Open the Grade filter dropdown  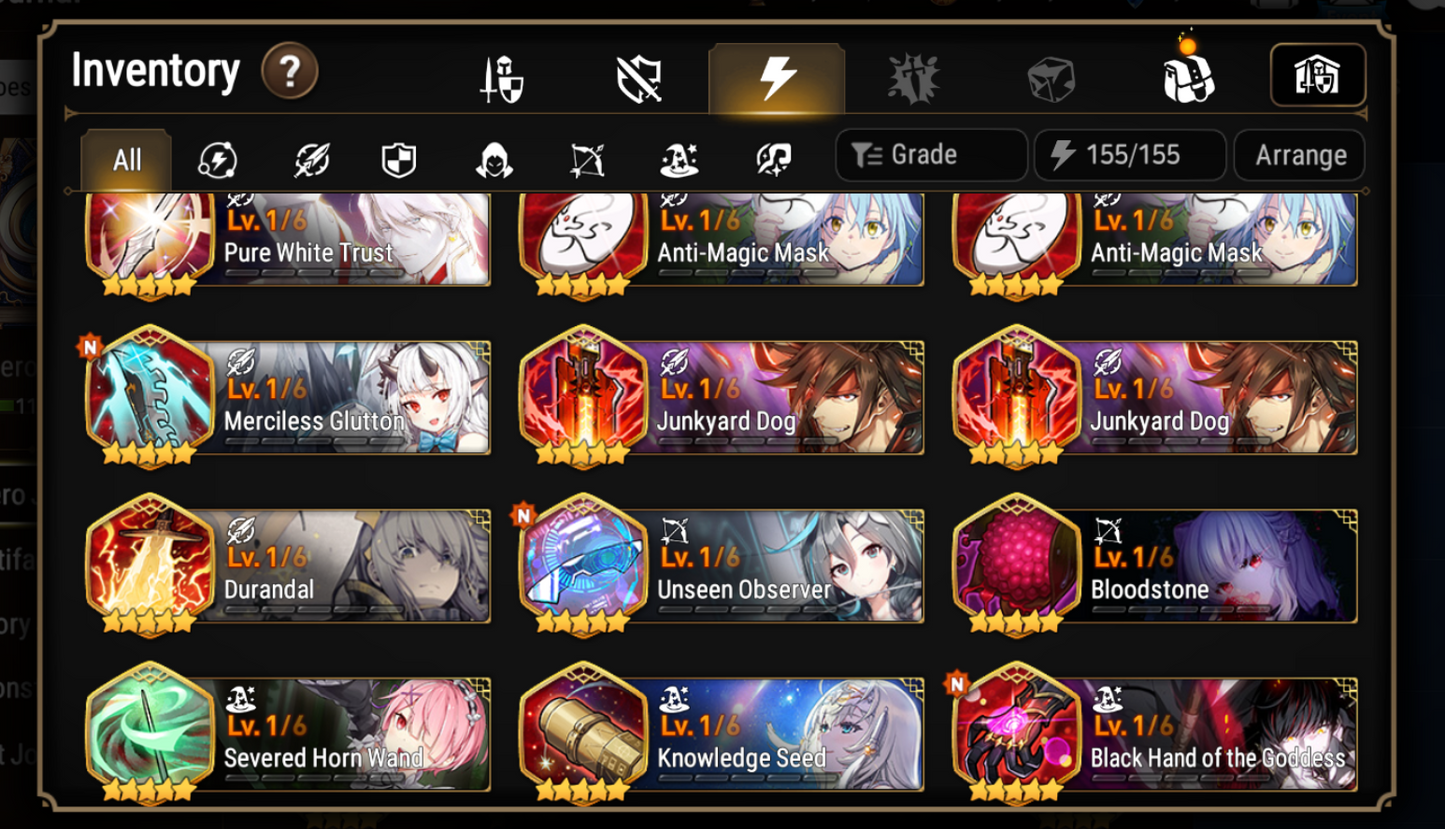(930, 155)
